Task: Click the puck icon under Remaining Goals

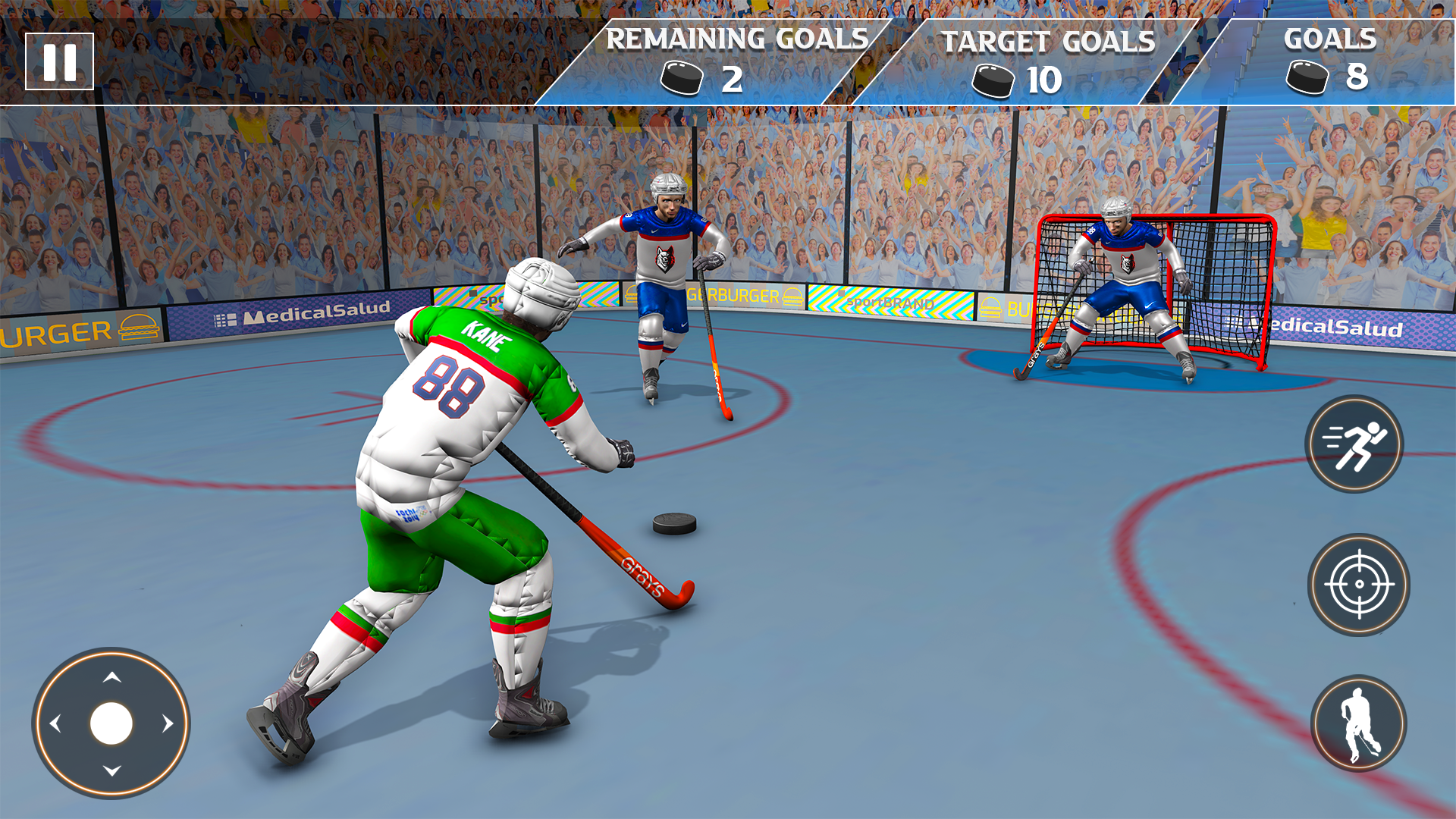Action: pos(681,76)
